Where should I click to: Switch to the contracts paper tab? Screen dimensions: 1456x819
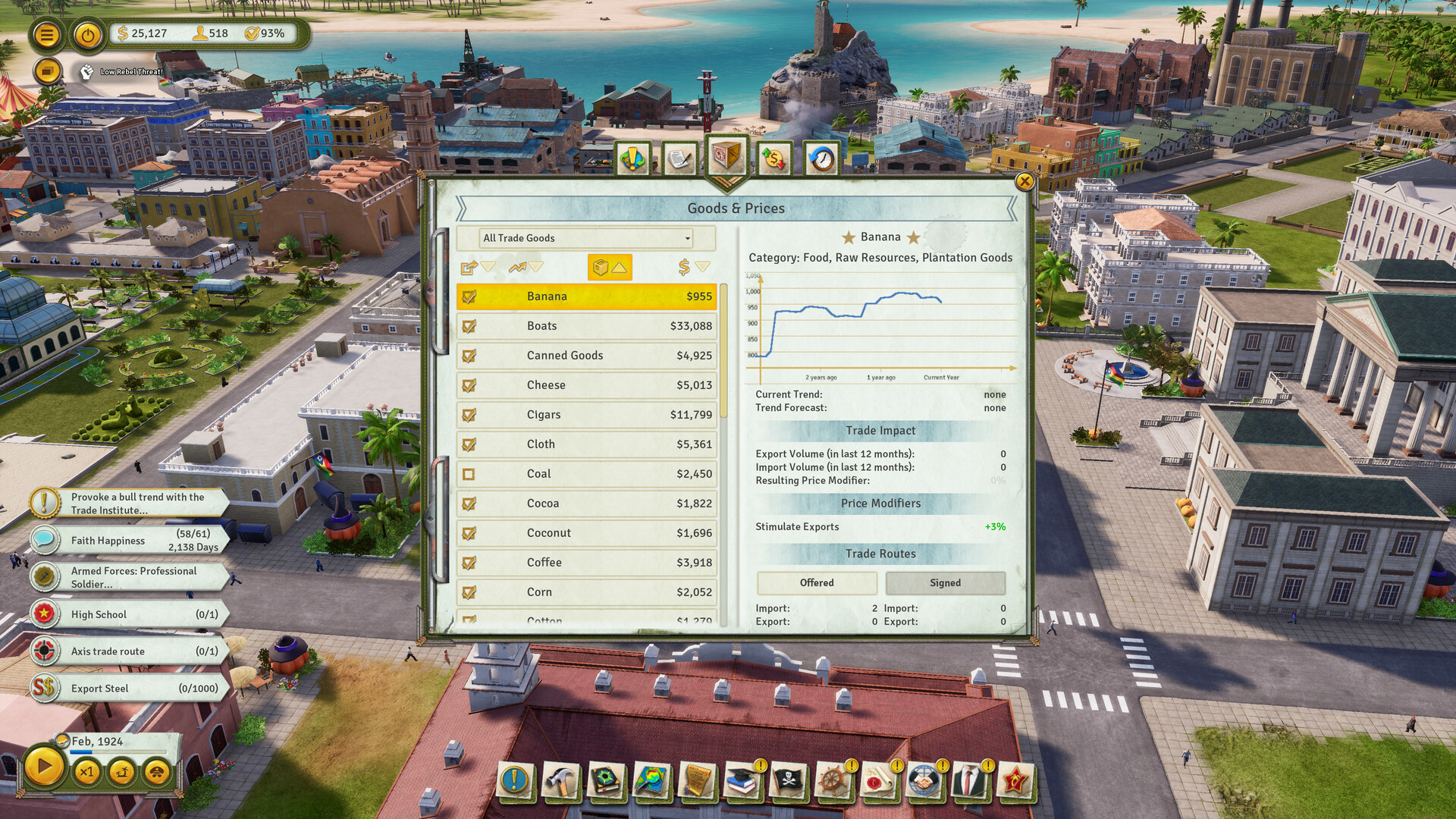679,157
